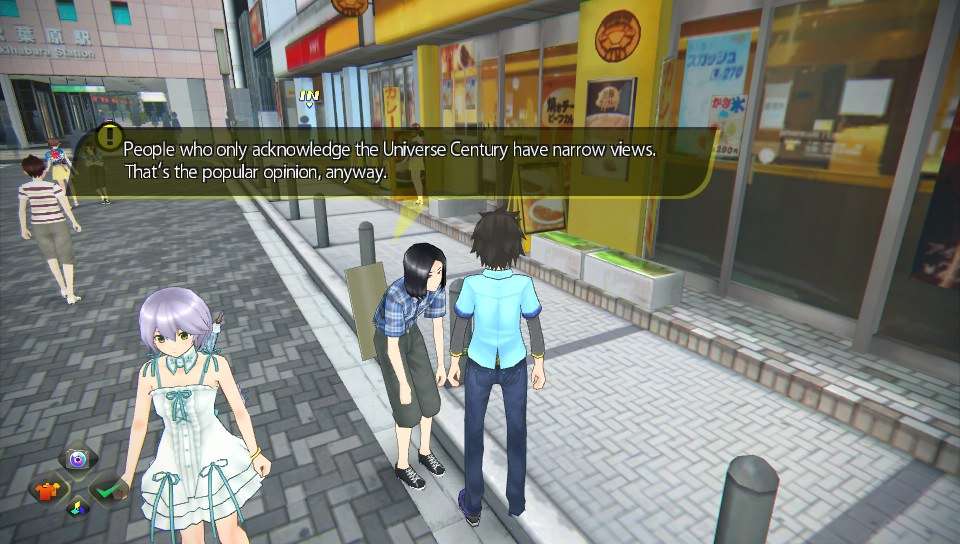The height and width of the screenshot is (544, 960).
Task: Open the camera icon shortcut
Action: click(x=77, y=461)
